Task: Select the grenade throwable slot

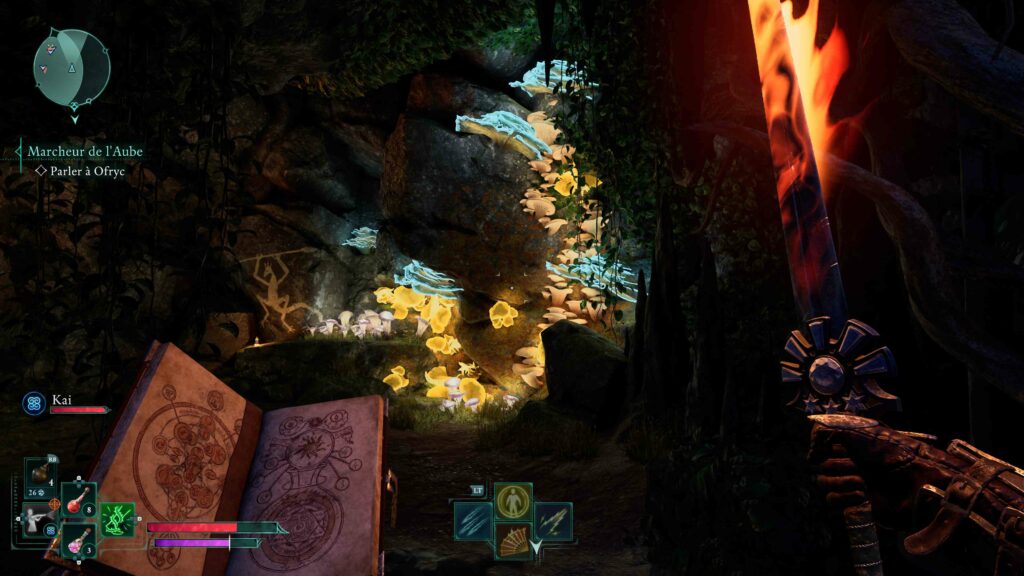Action: tap(41, 474)
